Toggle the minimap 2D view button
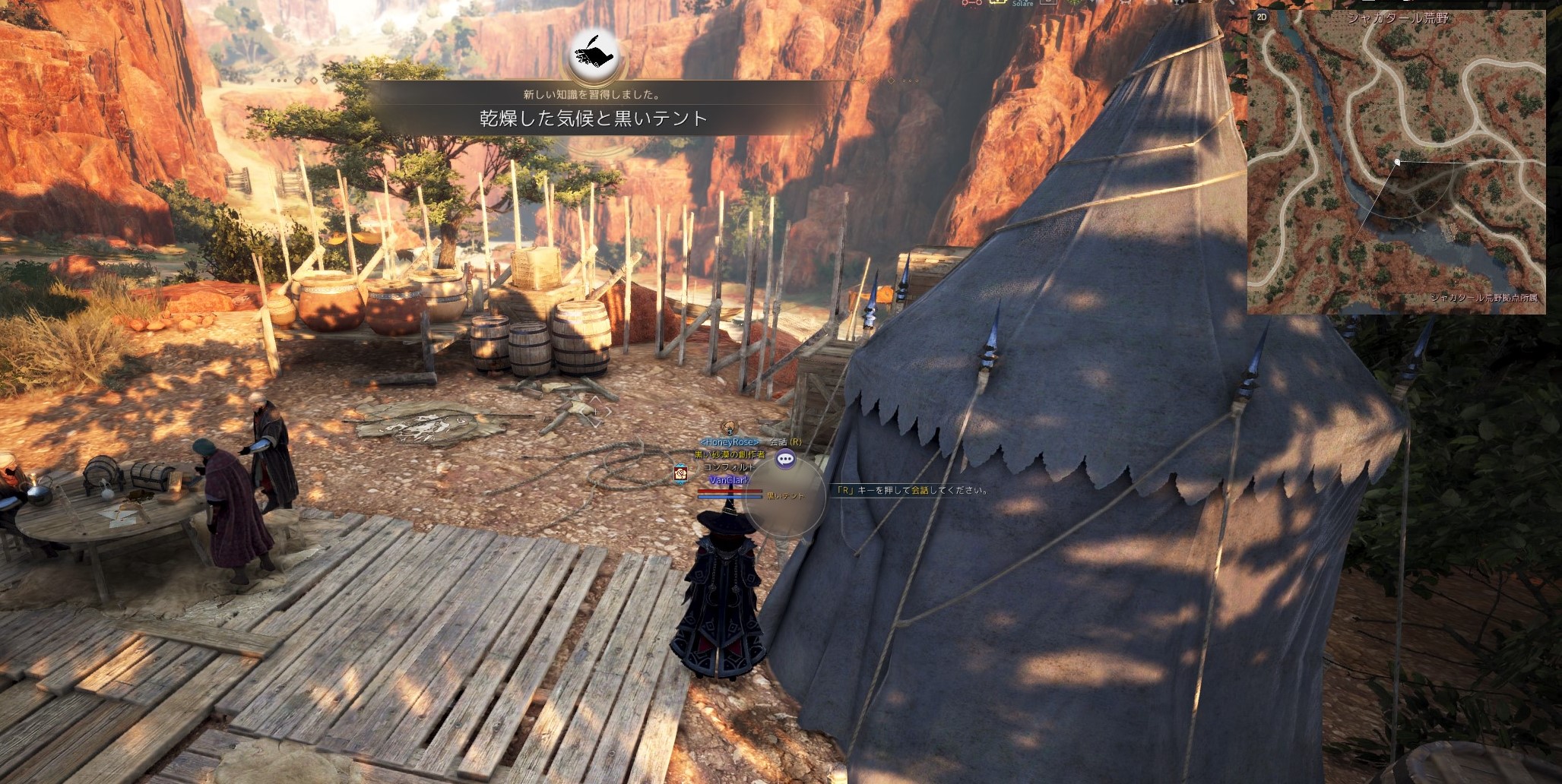1562x784 pixels. [1262, 17]
